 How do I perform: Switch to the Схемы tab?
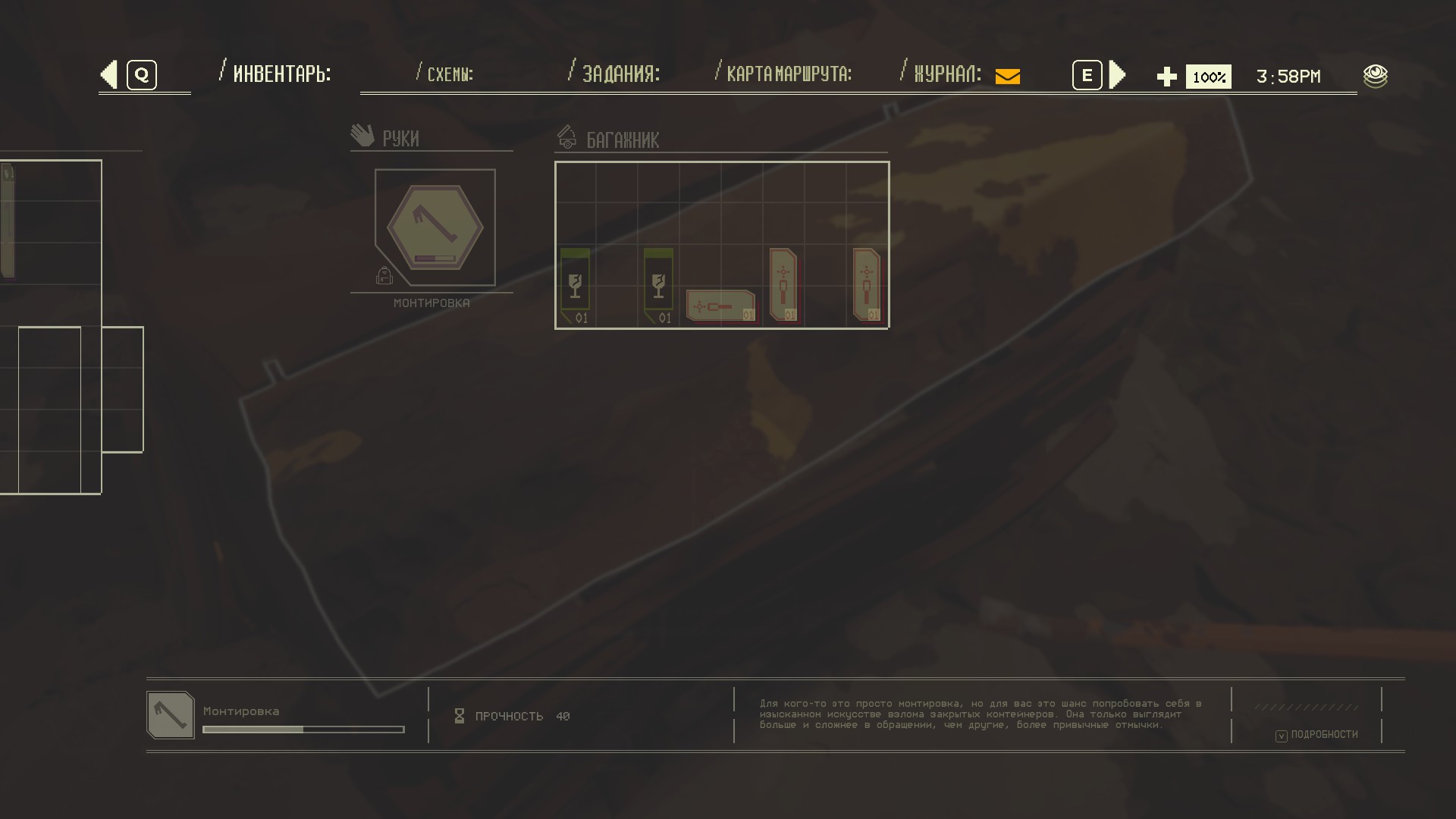click(450, 74)
